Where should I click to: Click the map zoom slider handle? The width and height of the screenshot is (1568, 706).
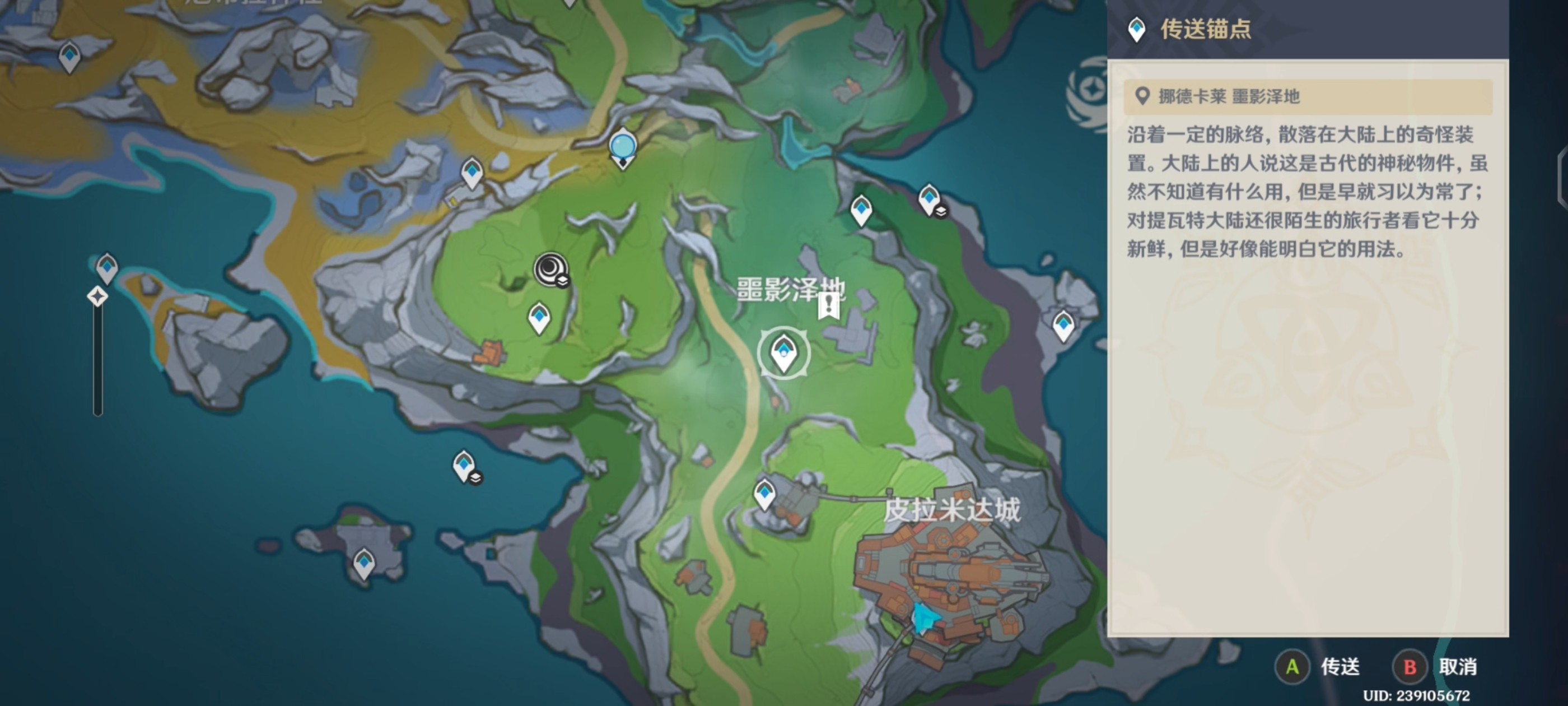pyautogui.click(x=97, y=296)
